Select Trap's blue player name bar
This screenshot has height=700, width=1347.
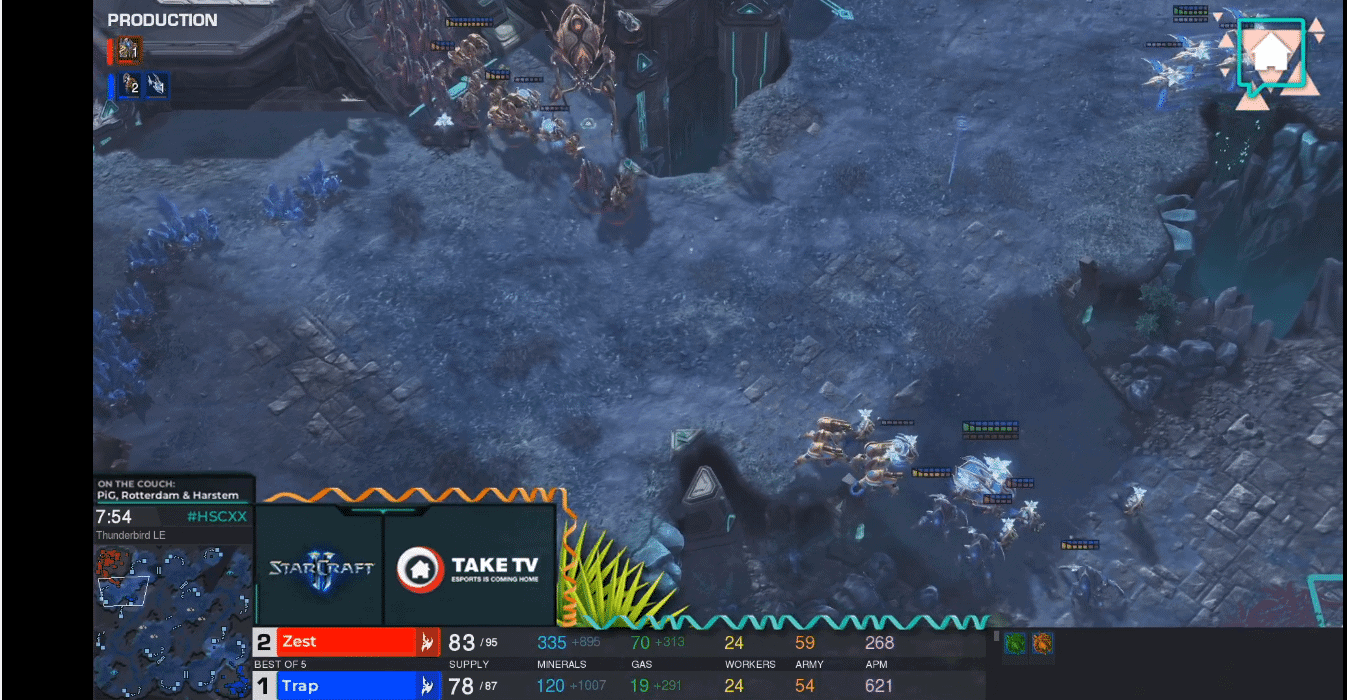(345, 686)
